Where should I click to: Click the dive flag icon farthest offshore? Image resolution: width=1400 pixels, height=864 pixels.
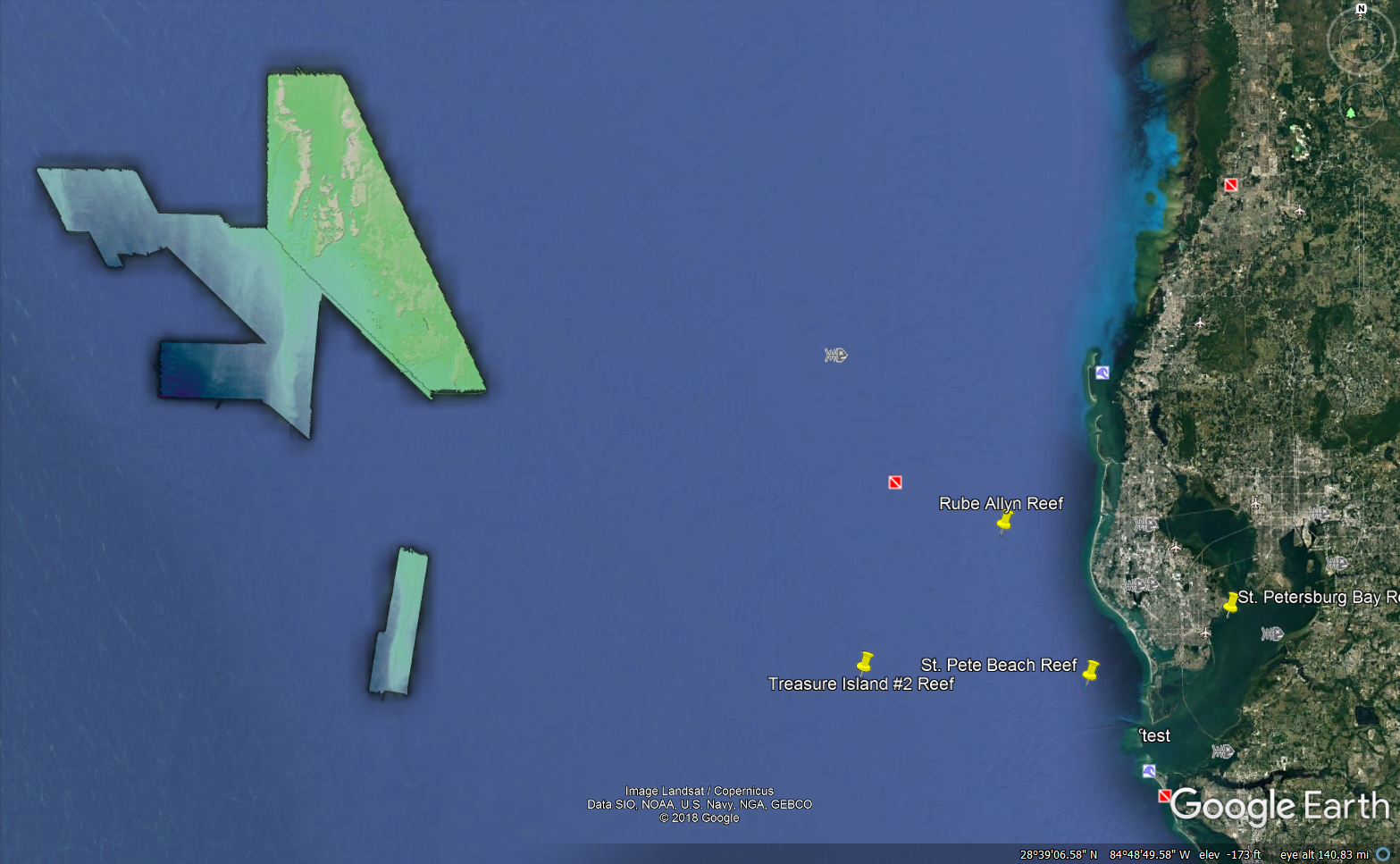pos(894,482)
